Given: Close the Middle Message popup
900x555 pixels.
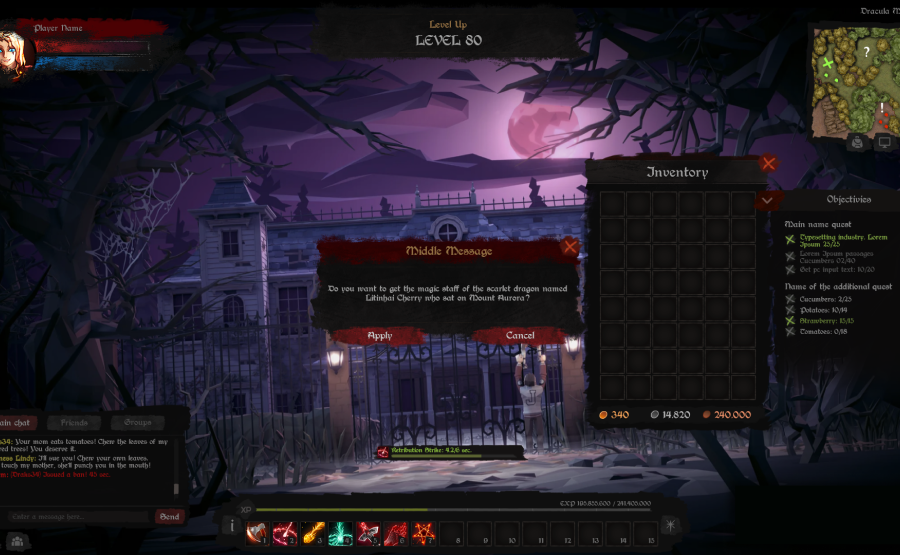Looking at the screenshot, I should point(570,246).
